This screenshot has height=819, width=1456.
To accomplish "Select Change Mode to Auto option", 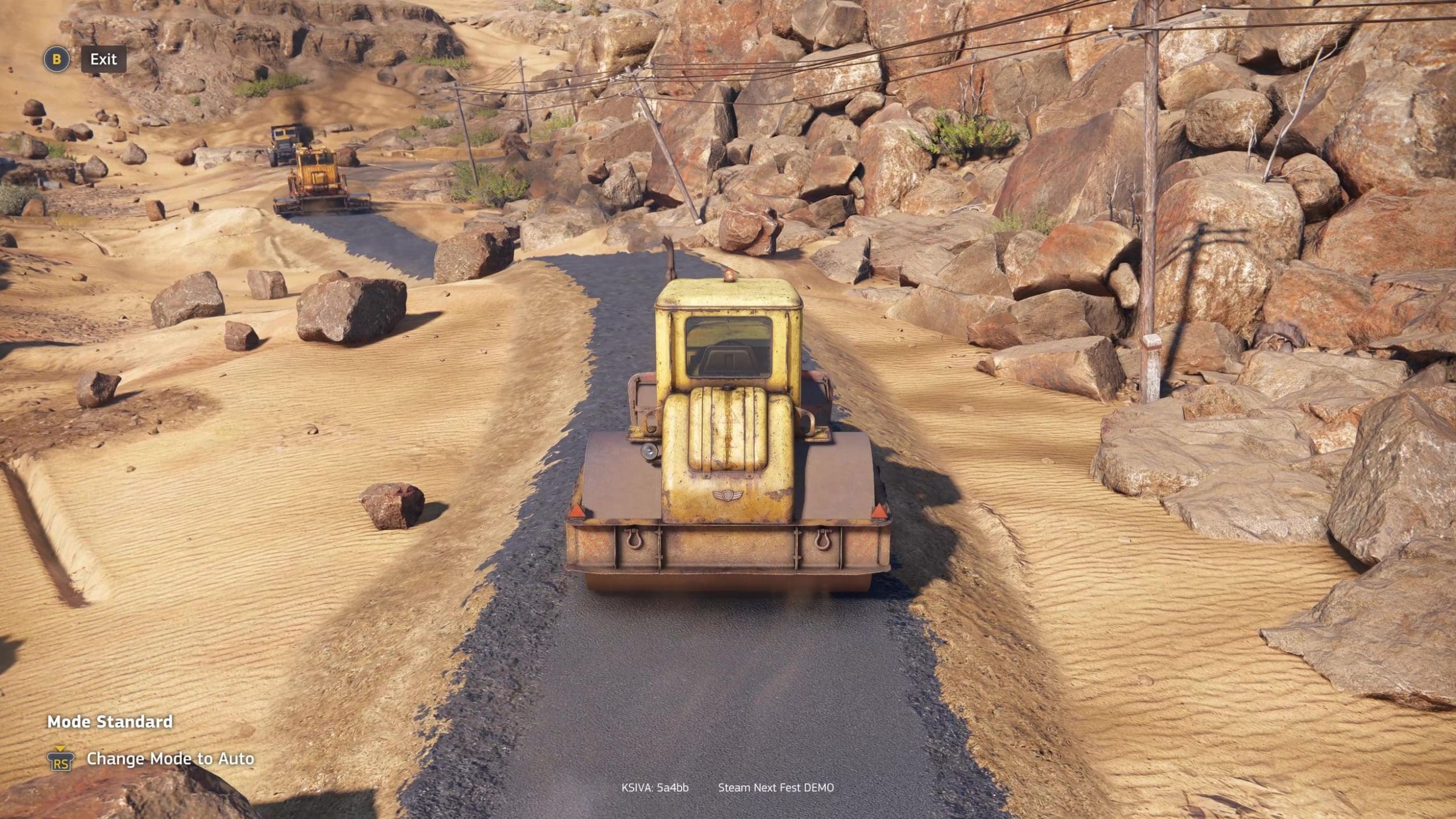I will point(170,758).
